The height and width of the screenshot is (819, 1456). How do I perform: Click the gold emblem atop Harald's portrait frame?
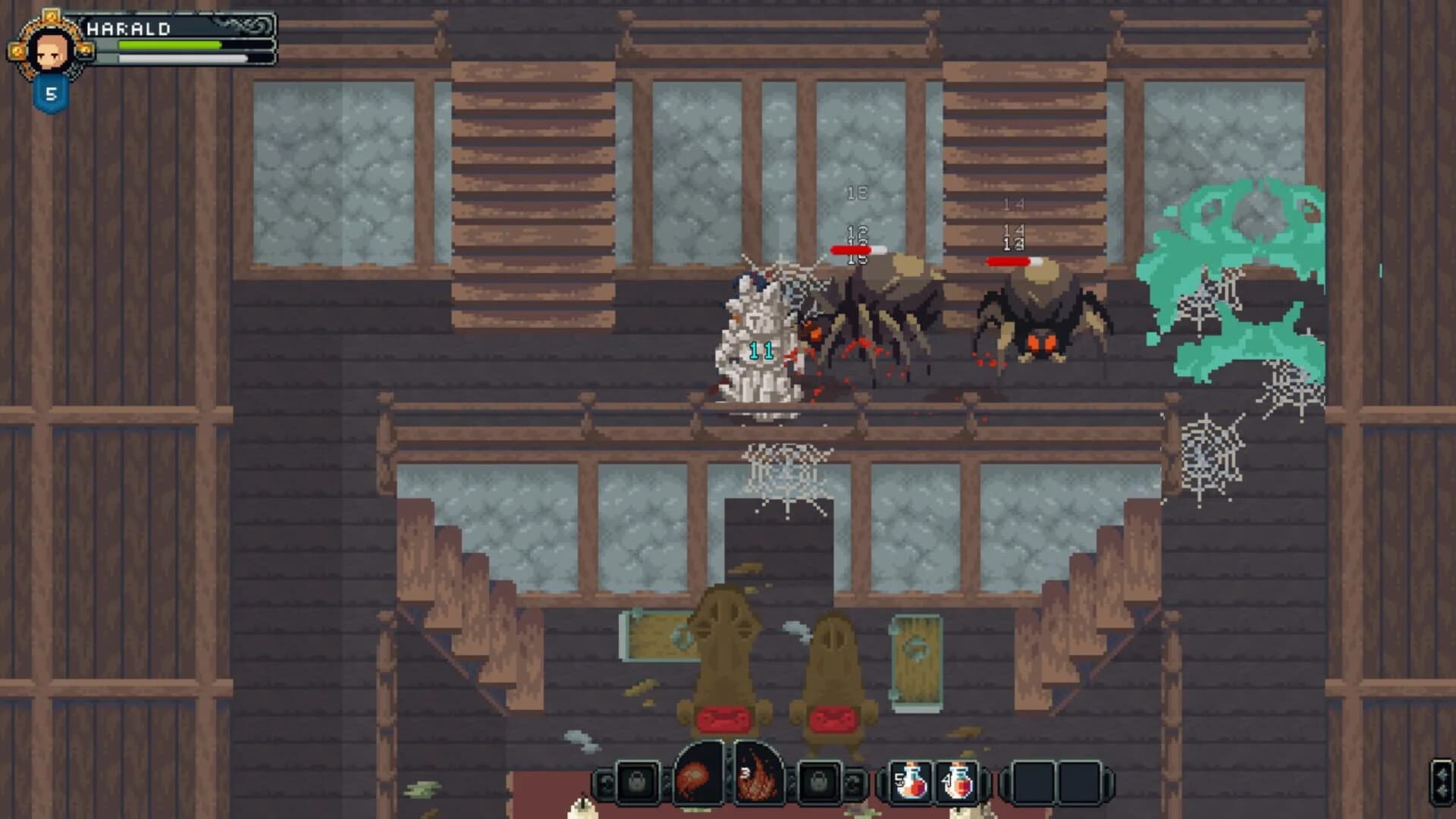52,16
